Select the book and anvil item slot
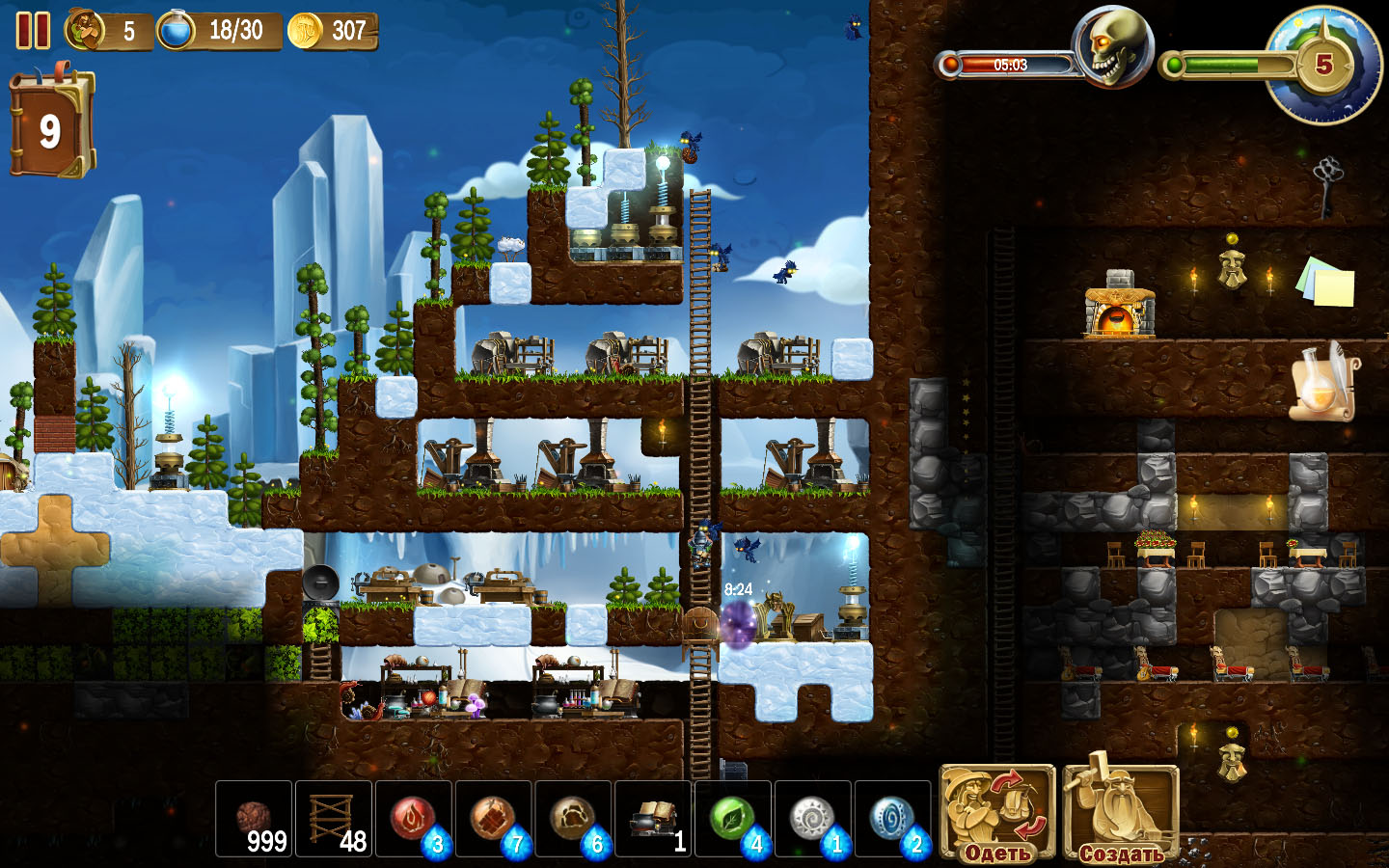The width and height of the screenshot is (1389, 868). pyautogui.click(x=654, y=819)
